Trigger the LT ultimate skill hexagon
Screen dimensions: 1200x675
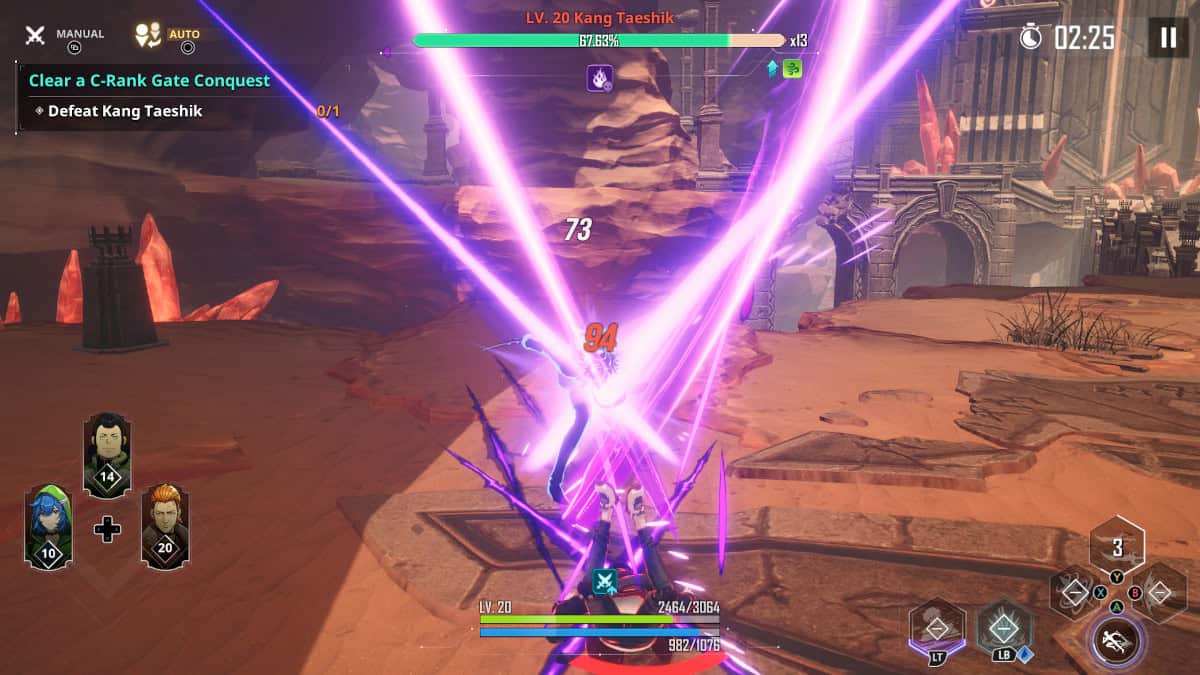(937, 629)
